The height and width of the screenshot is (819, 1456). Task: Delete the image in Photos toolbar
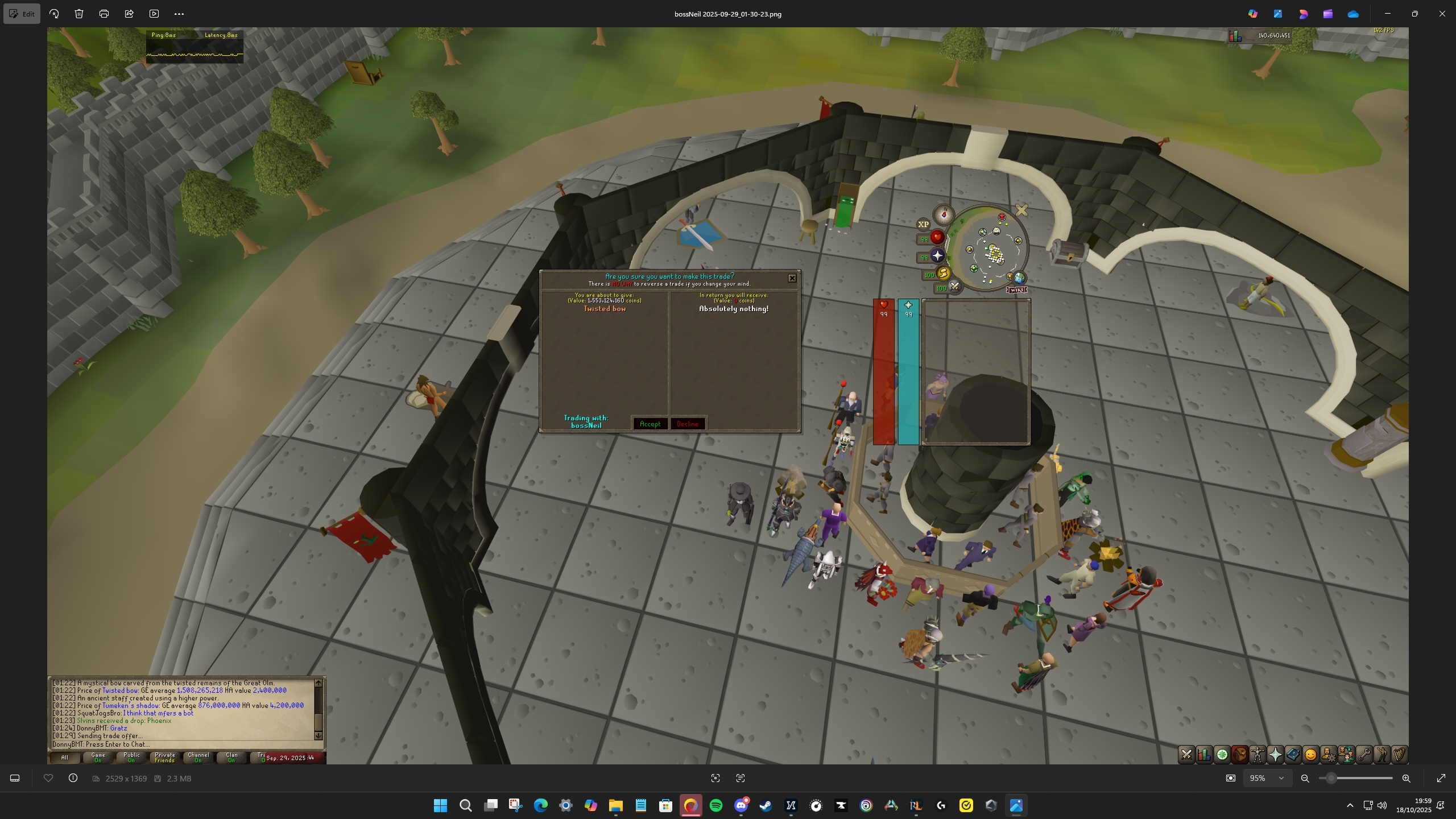click(x=79, y=14)
